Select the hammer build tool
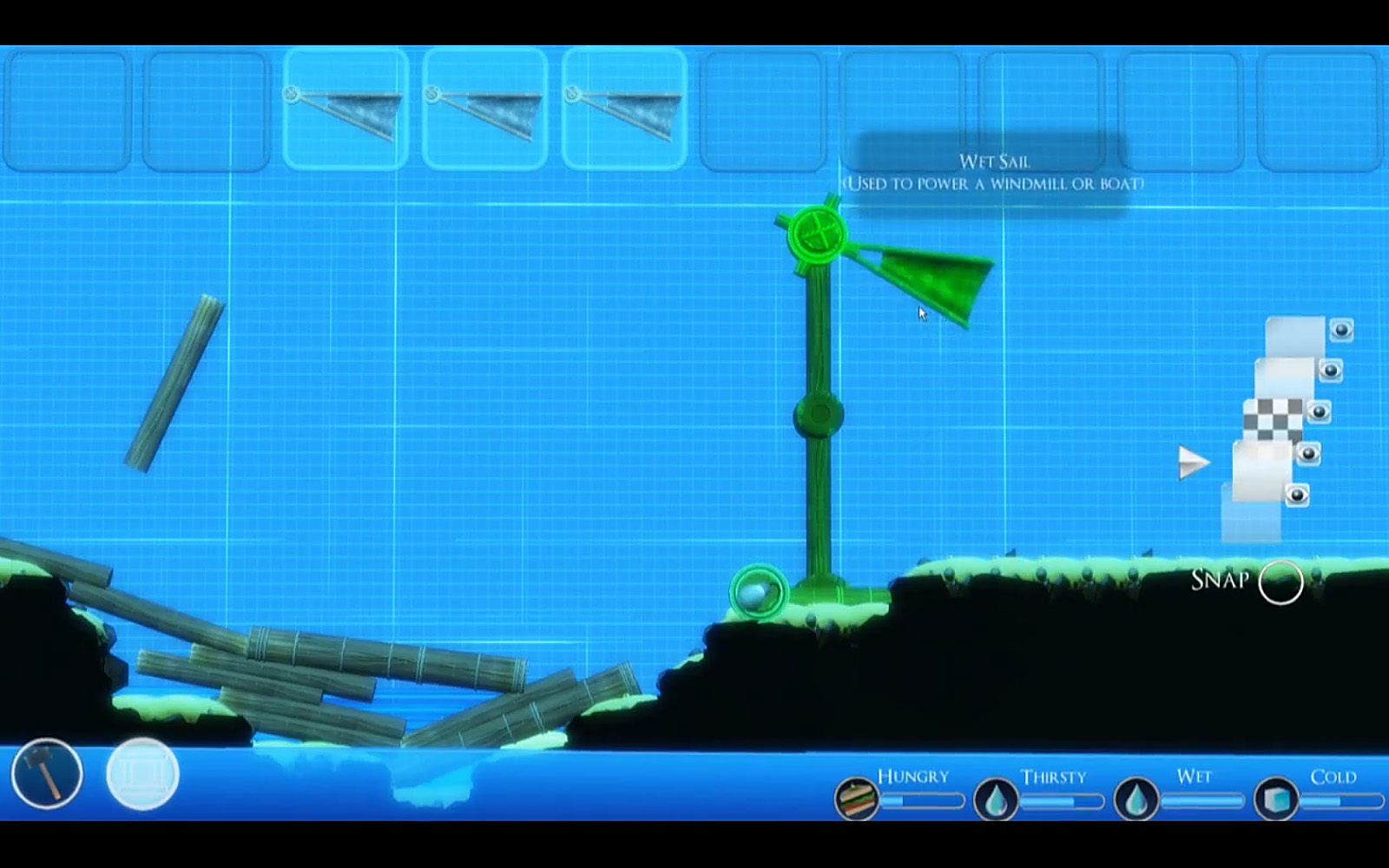Screen dimensions: 1389x868 (x=47, y=773)
